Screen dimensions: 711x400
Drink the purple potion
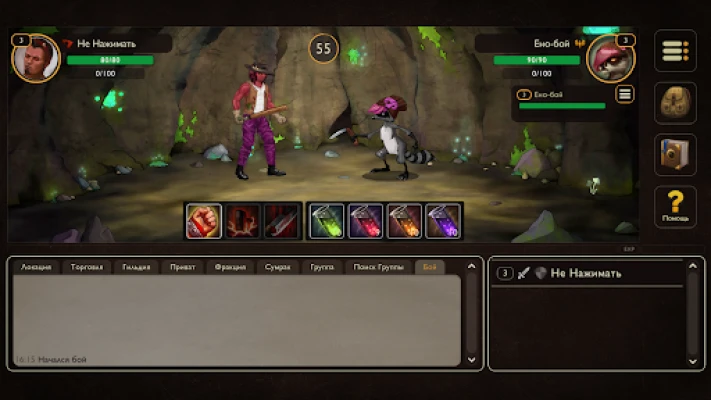[x=443, y=221]
